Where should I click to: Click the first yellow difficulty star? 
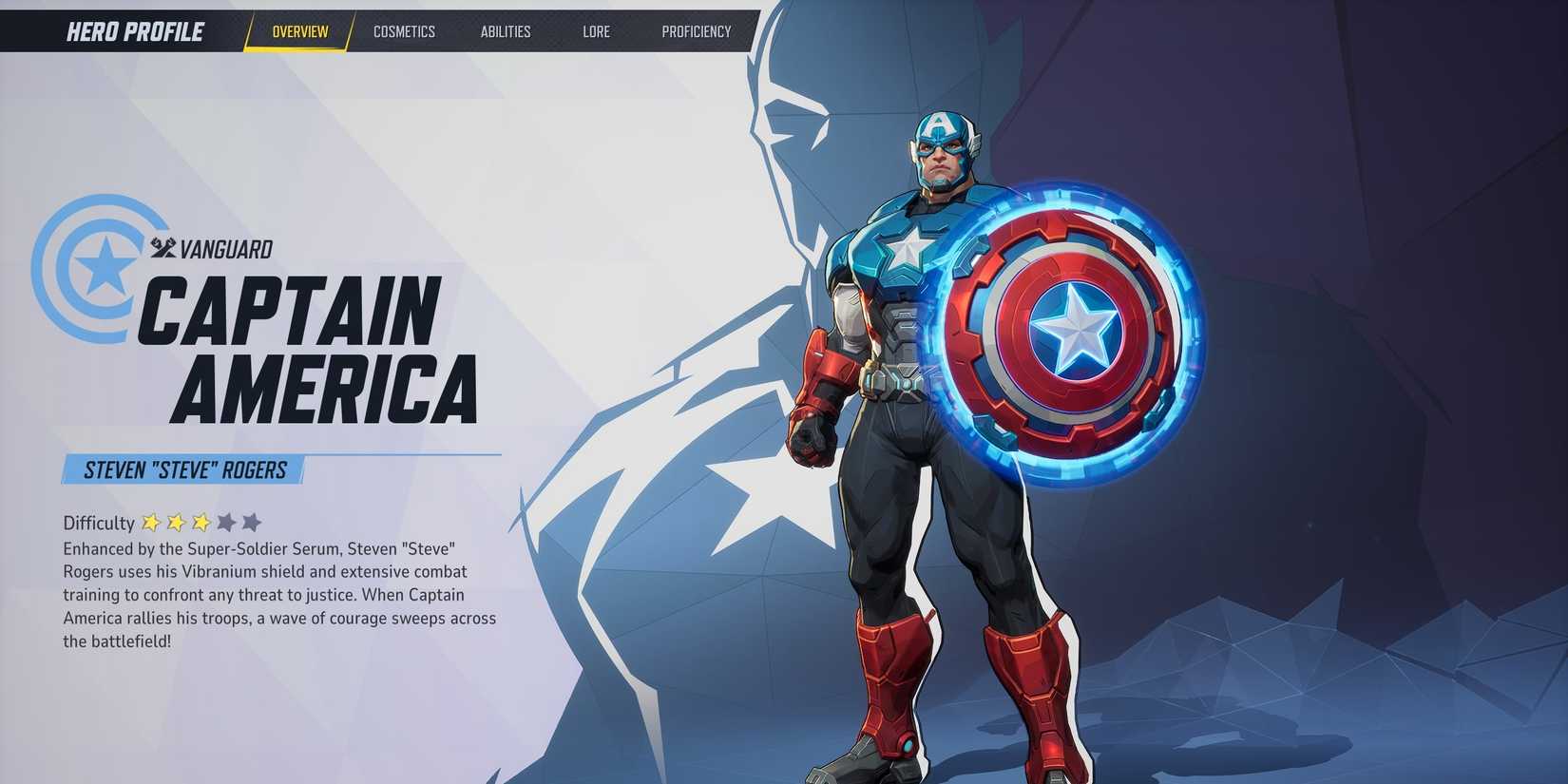[150, 524]
